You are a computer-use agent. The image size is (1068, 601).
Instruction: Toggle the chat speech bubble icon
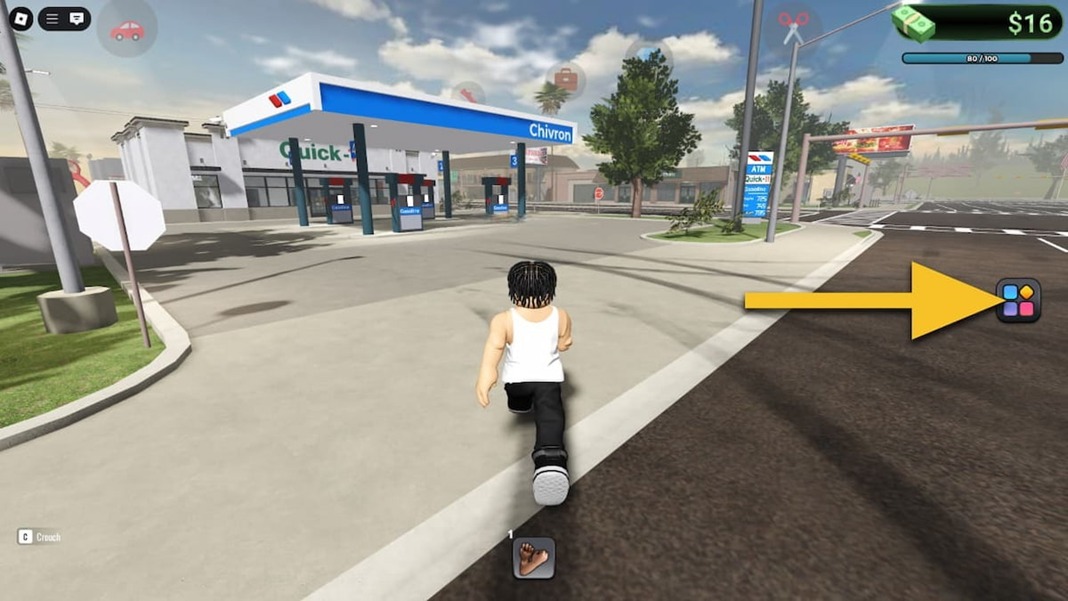[77, 18]
